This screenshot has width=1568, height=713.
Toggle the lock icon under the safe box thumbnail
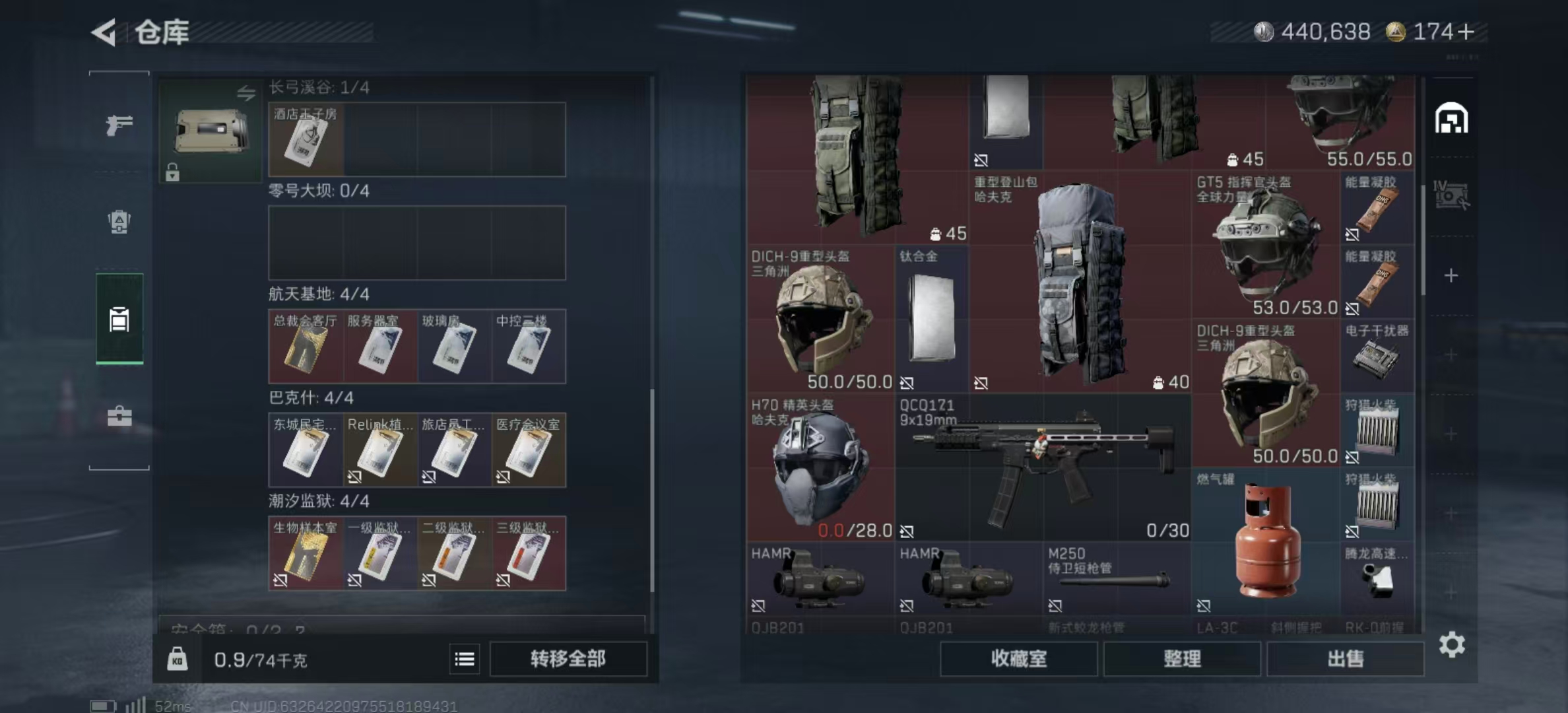174,174
